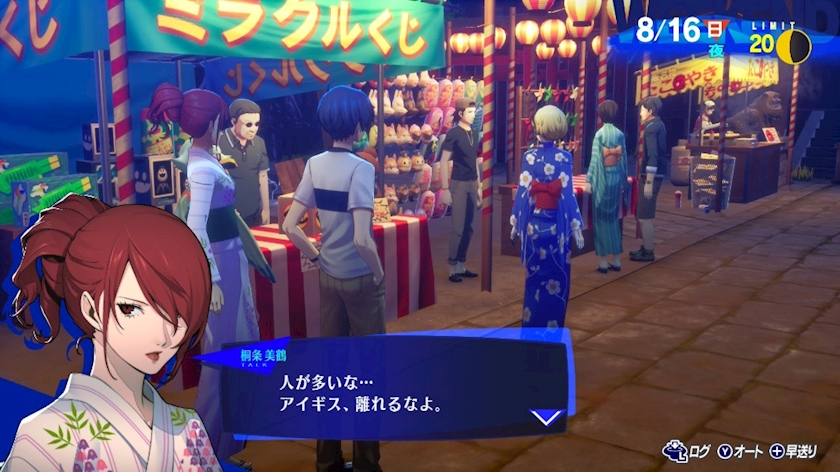This screenshot has height=472, width=840.
Task: Click the blue dialogue advance arrow
Action: 544,417
